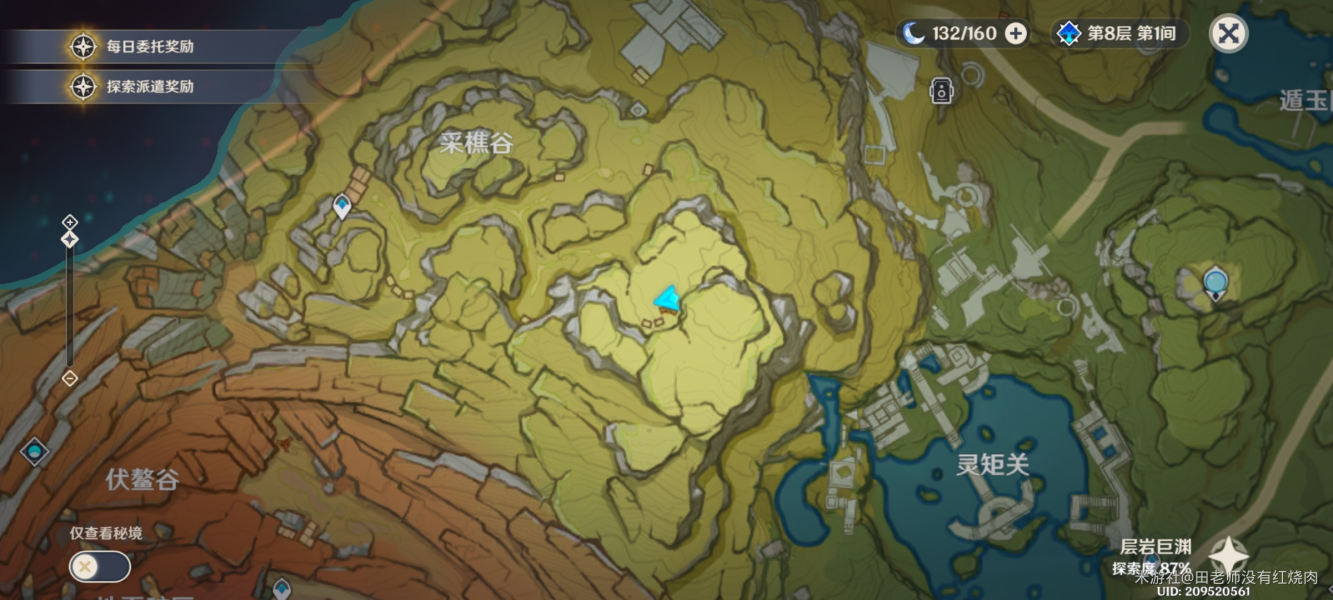Open the Spiral Abyss 第8层 第1间 indicator
The image size is (1333, 600).
(1120, 34)
